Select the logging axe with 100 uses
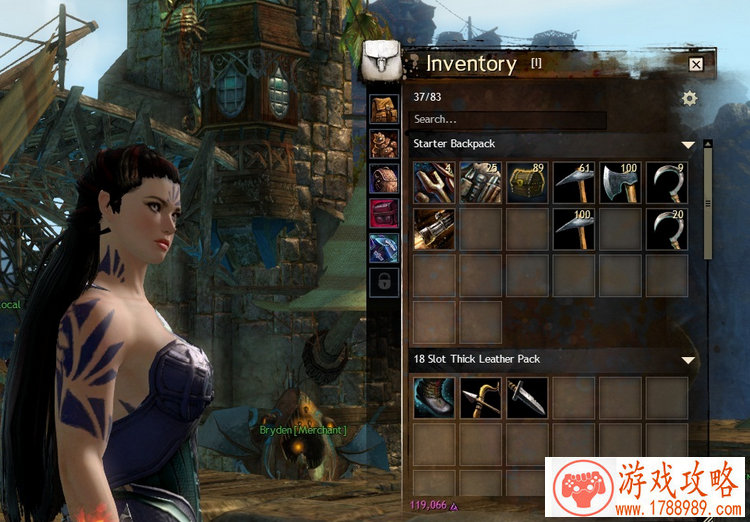 coord(620,182)
